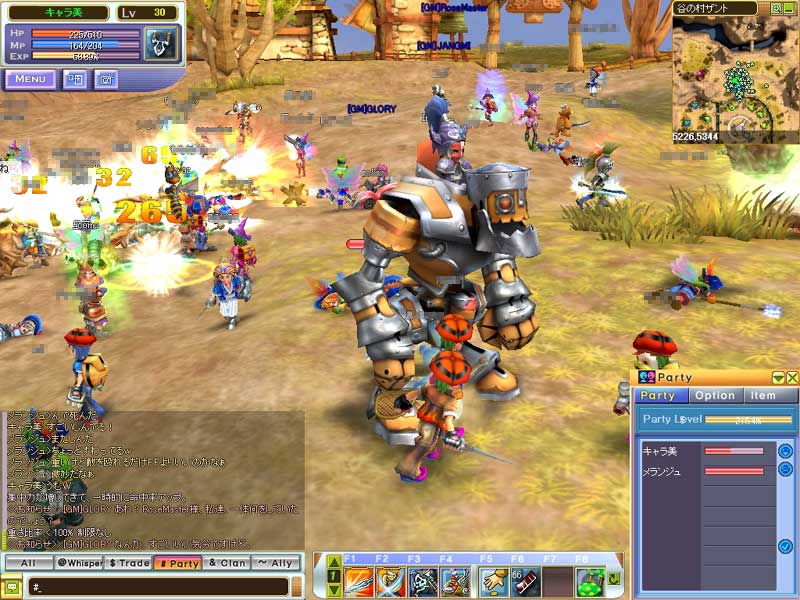
Task: Use the F5 glove hand skill
Action: point(492,580)
